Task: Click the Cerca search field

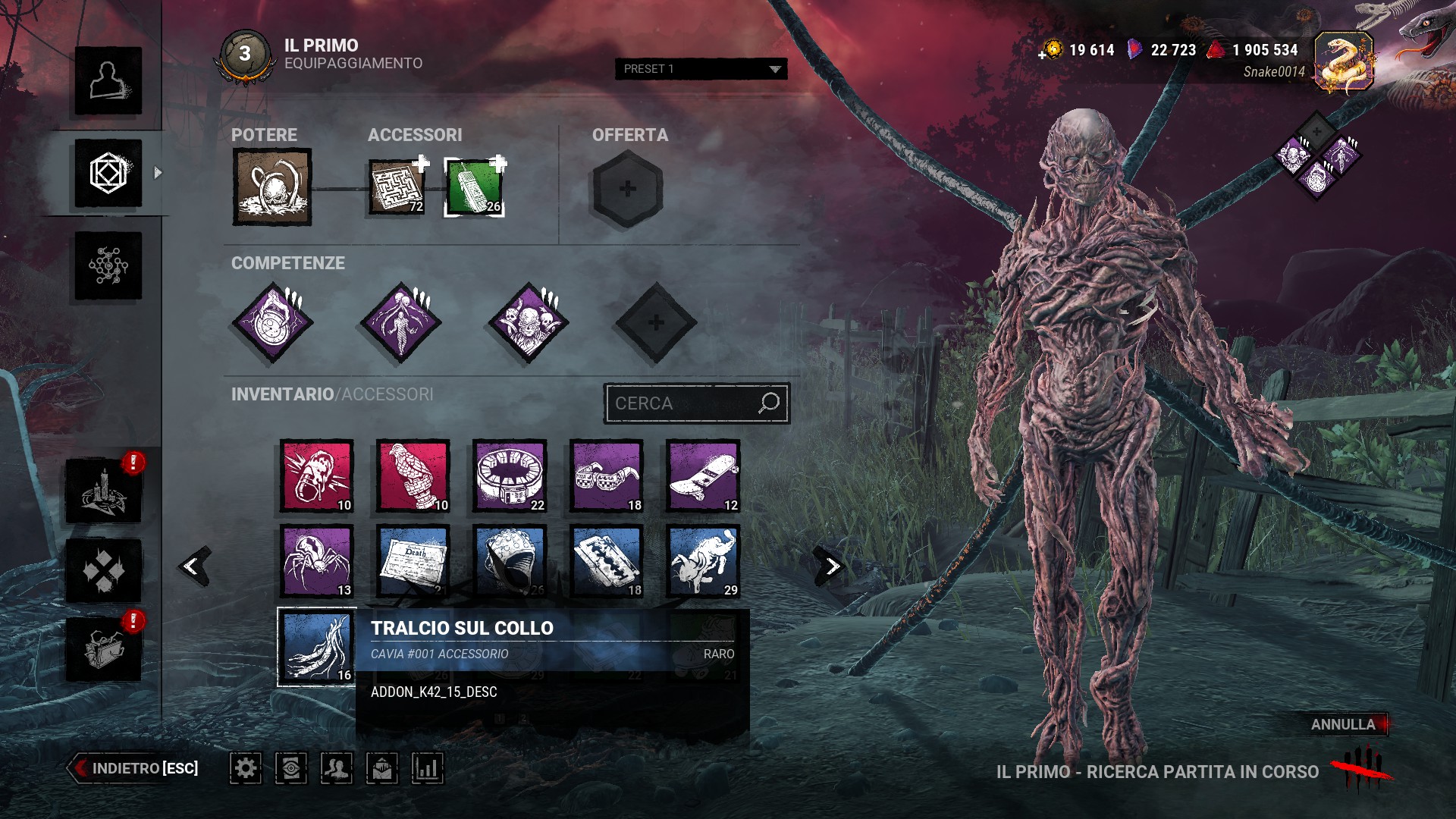Action: pos(682,403)
